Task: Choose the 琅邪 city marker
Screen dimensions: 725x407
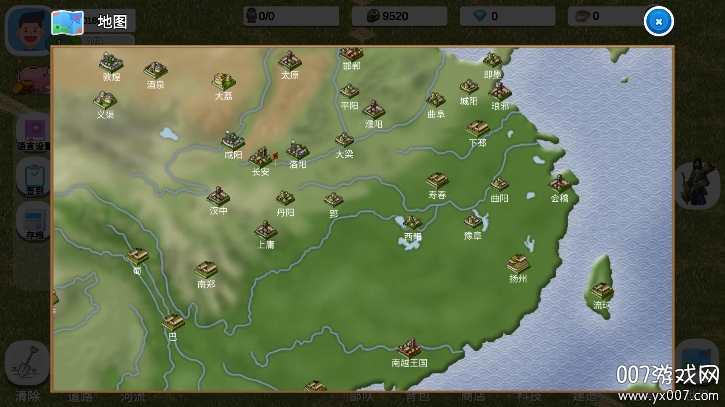Action: click(x=500, y=92)
